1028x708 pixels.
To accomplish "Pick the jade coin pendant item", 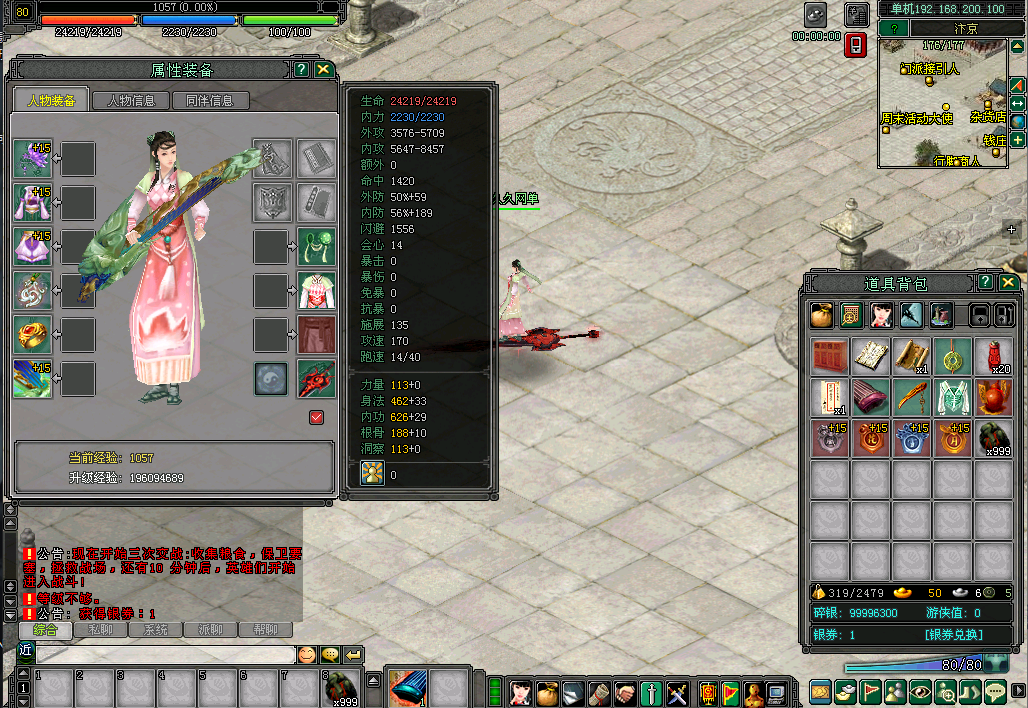I will pos(953,356).
